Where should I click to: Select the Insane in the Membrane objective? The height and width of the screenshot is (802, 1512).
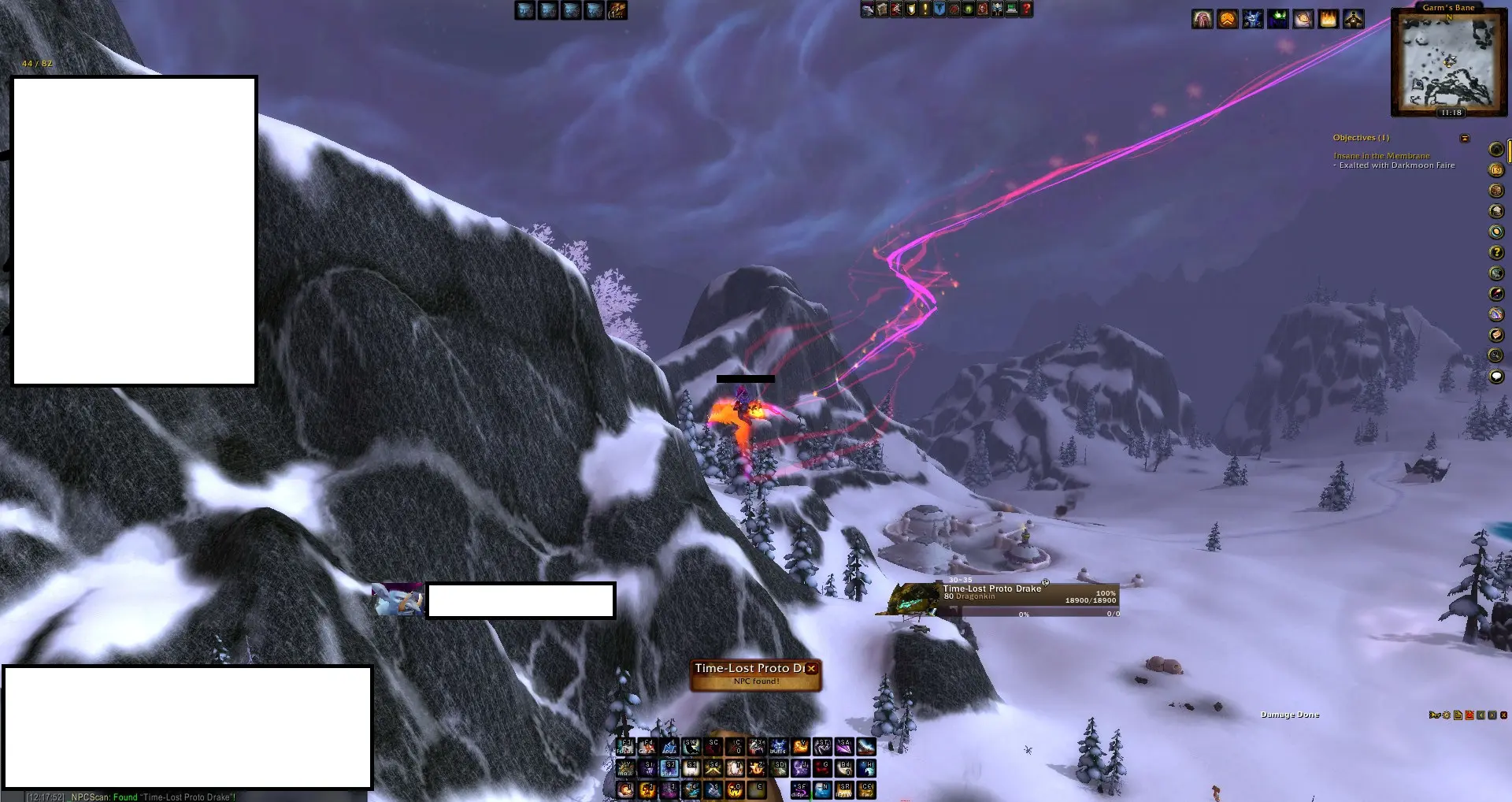(1381, 156)
